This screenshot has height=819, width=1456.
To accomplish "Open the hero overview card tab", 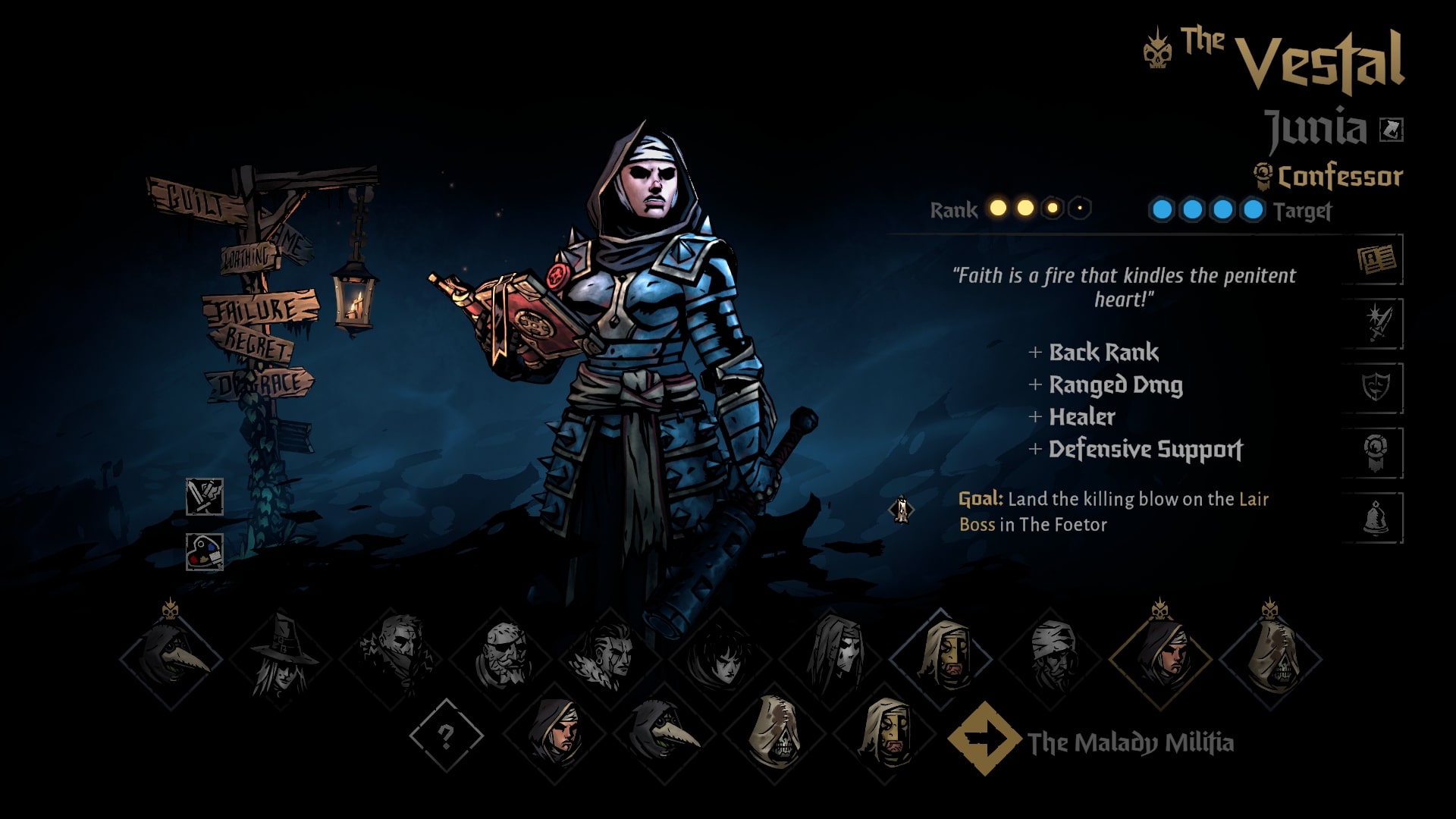I will [x=1376, y=260].
